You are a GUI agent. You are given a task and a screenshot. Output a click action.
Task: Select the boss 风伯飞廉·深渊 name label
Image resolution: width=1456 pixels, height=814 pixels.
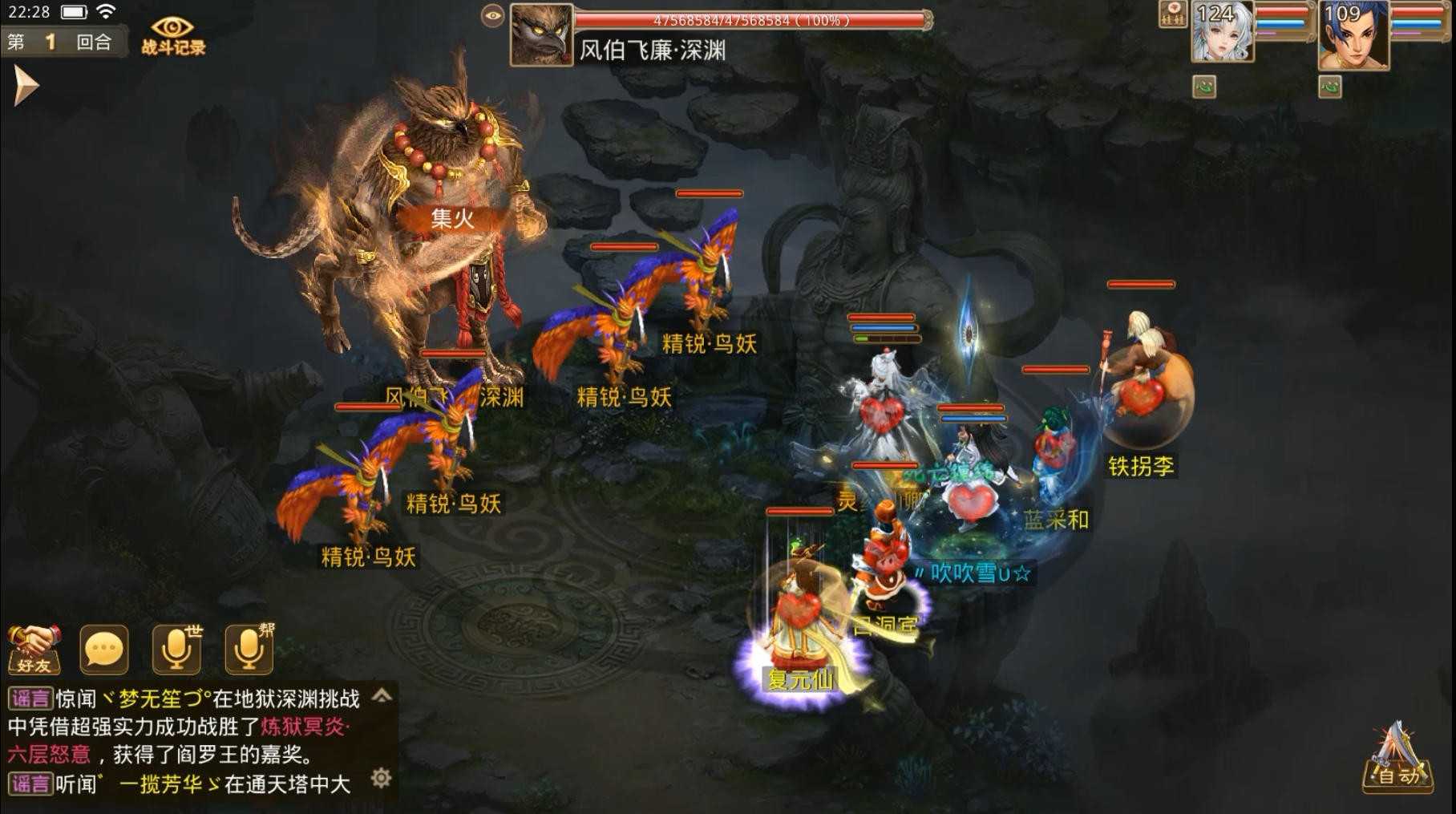click(x=653, y=50)
